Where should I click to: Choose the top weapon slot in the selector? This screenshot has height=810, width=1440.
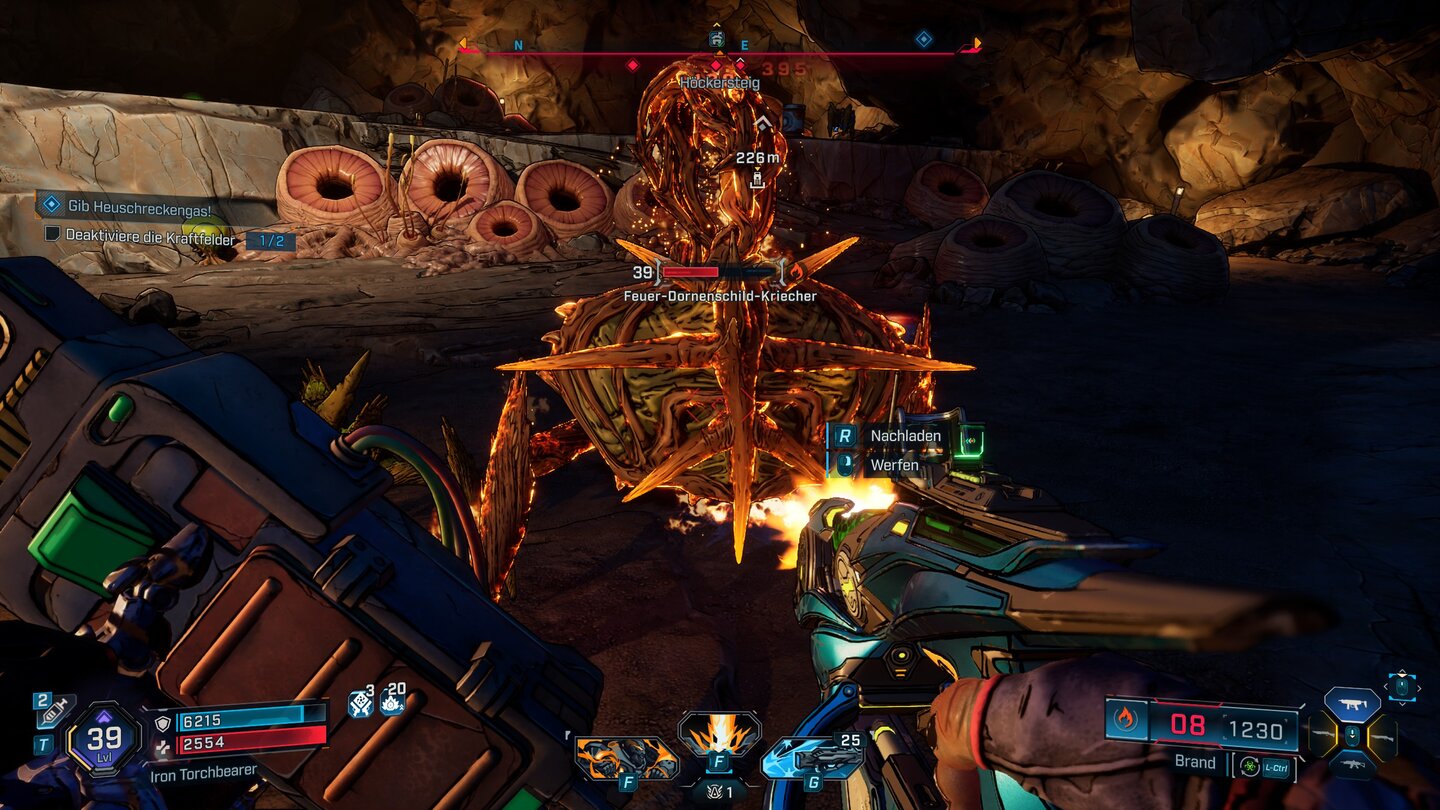pos(1352,704)
